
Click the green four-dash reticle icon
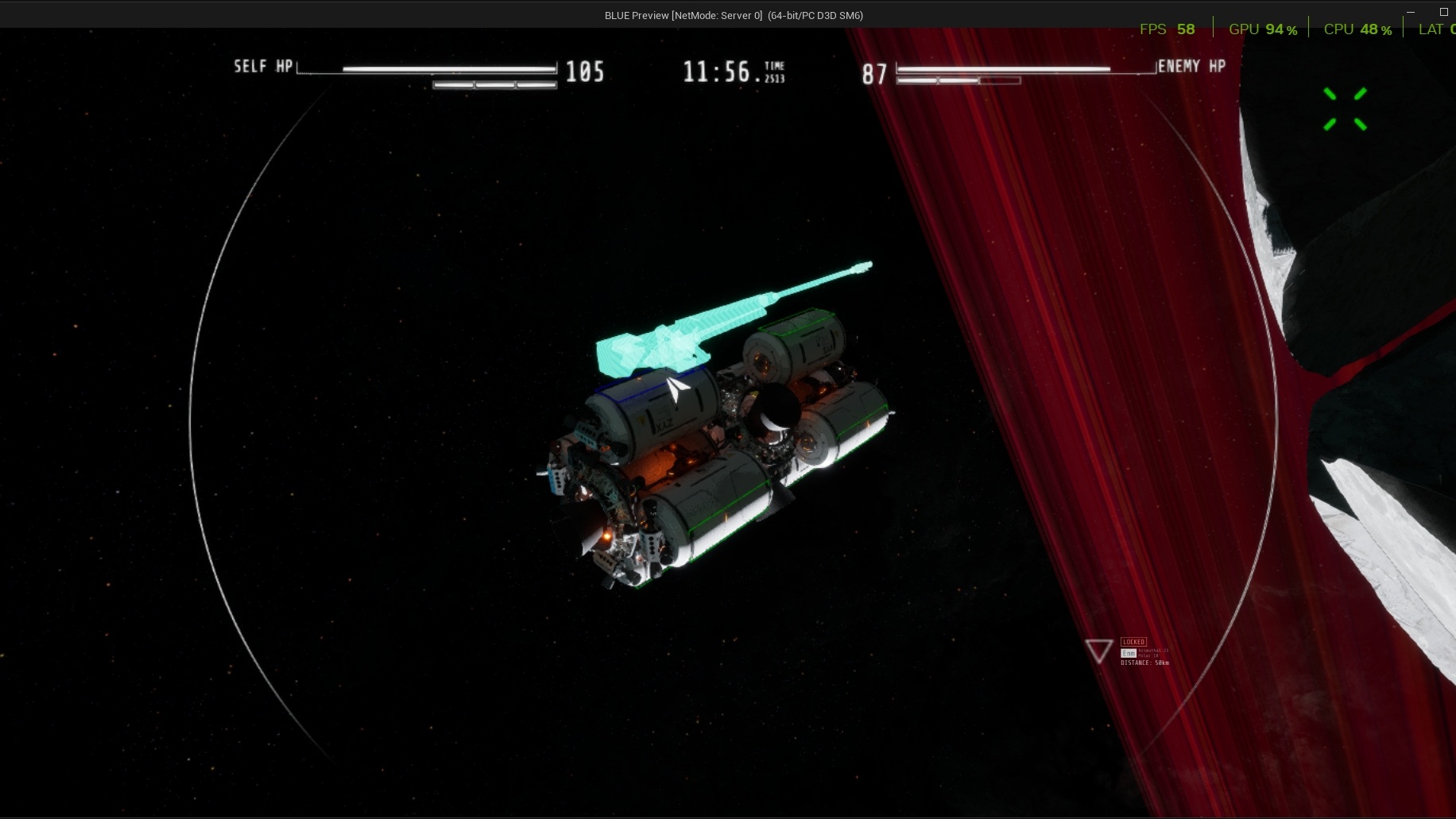coord(1345,109)
